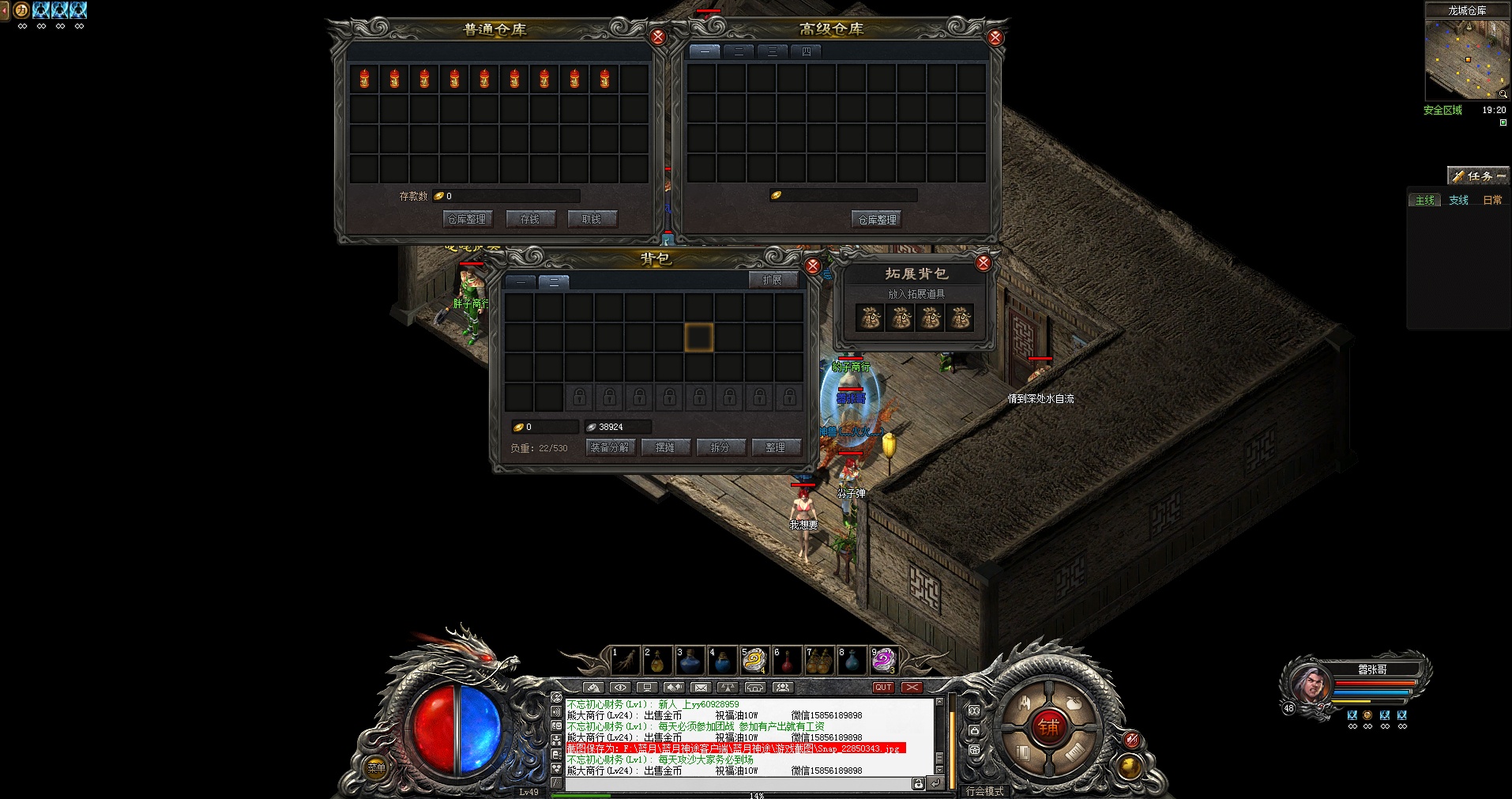Close the 拓展背包 panel

pyautogui.click(x=983, y=263)
